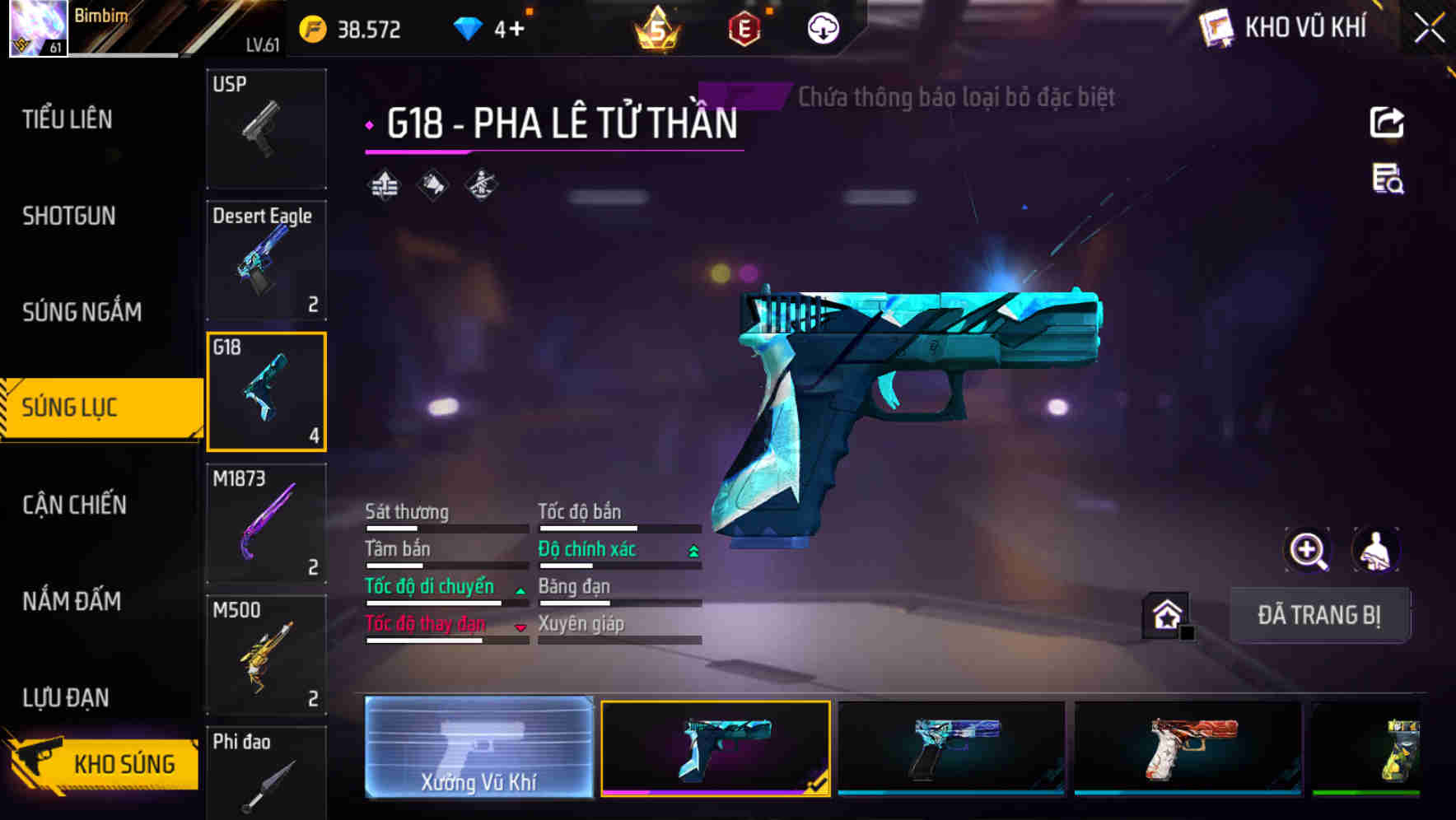Open the CẬN CHIẾN tab

click(72, 505)
